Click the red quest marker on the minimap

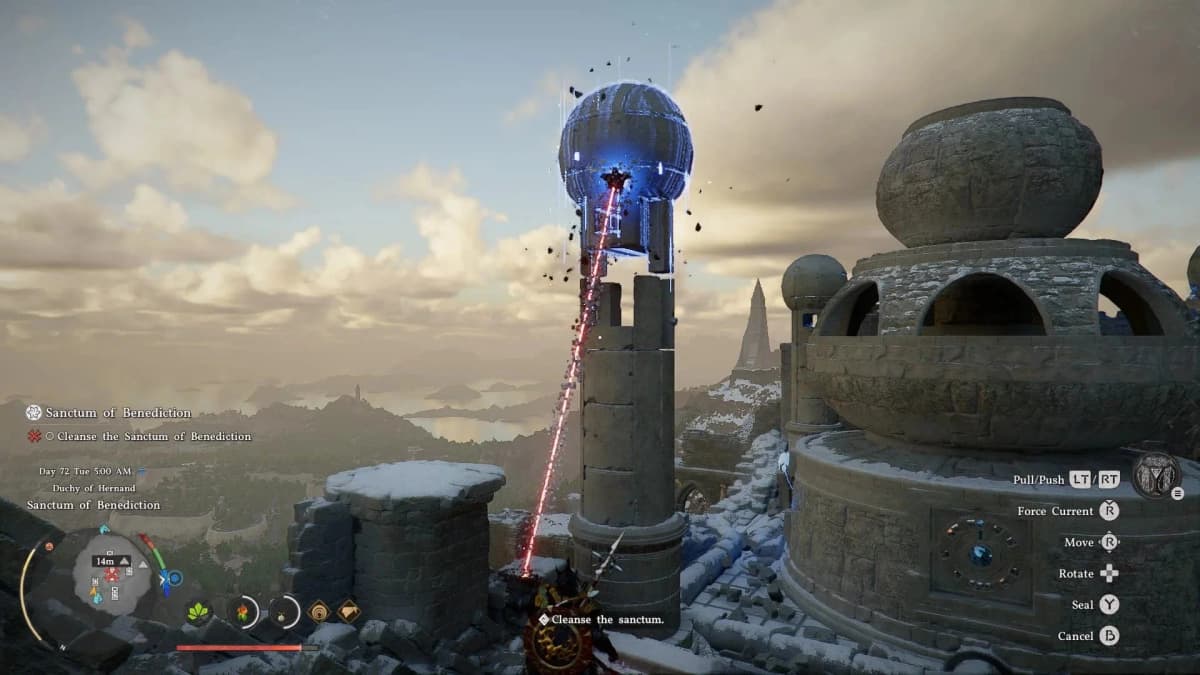pyautogui.click(x=112, y=574)
